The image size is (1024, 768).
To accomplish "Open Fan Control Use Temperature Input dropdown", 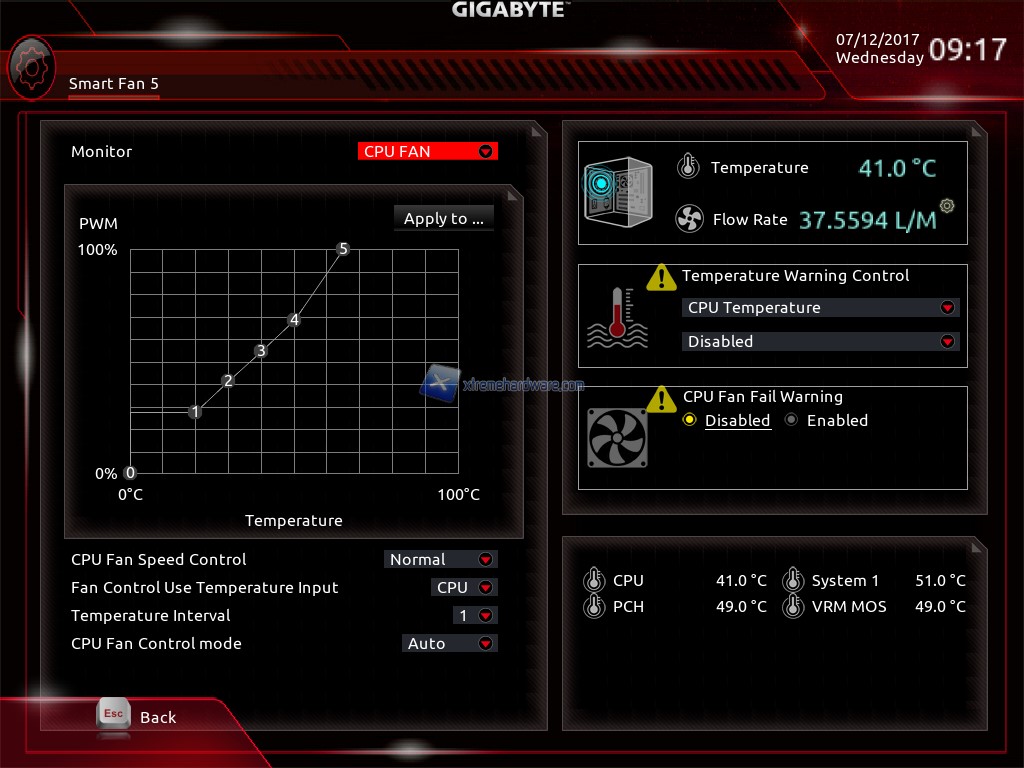I will pos(464,588).
